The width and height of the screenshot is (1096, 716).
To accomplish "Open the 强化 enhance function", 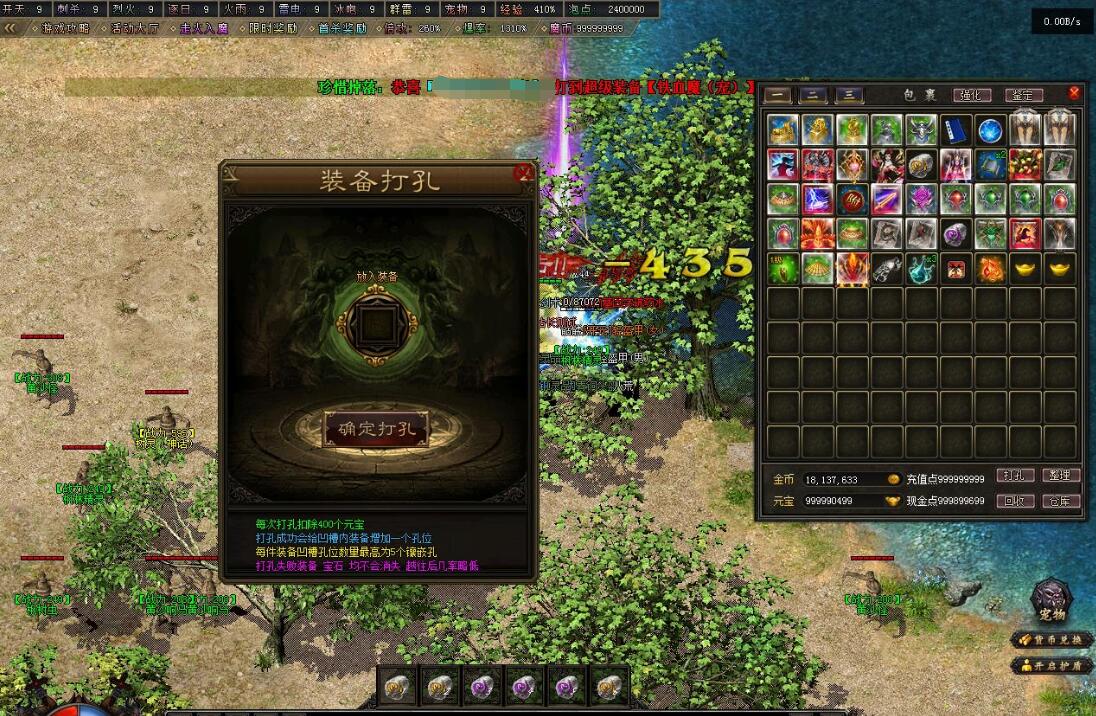I will pos(971,96).
